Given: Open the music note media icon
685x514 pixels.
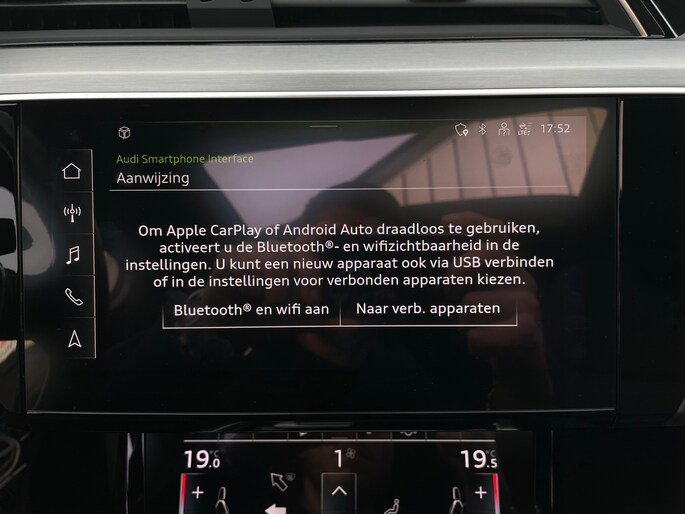Looking at the screenshot, I should coord(72,254).
